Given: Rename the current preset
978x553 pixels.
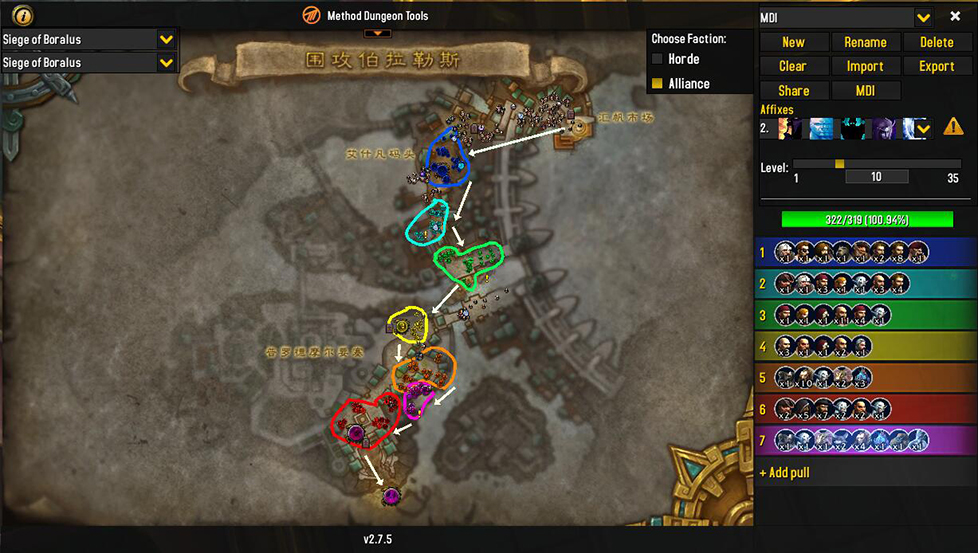Looking at the screenshot, I should (865, 42).
